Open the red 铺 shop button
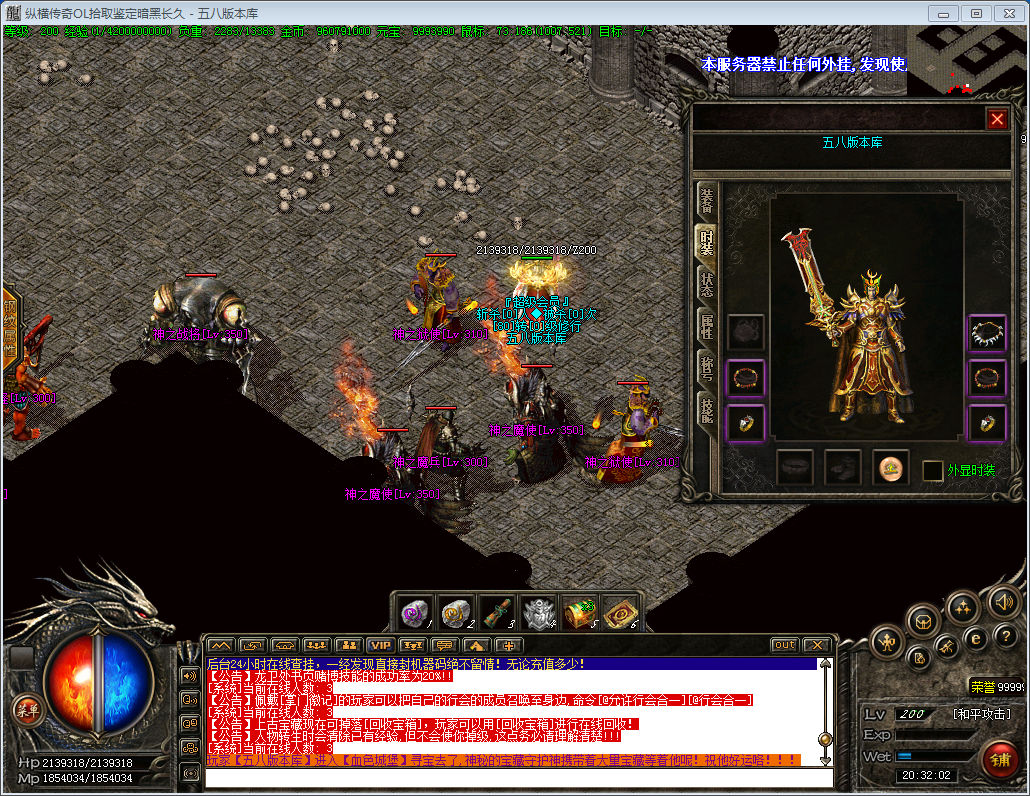Image resolution: width=1030 pixels, height=796 pixels. coord(999,760)
